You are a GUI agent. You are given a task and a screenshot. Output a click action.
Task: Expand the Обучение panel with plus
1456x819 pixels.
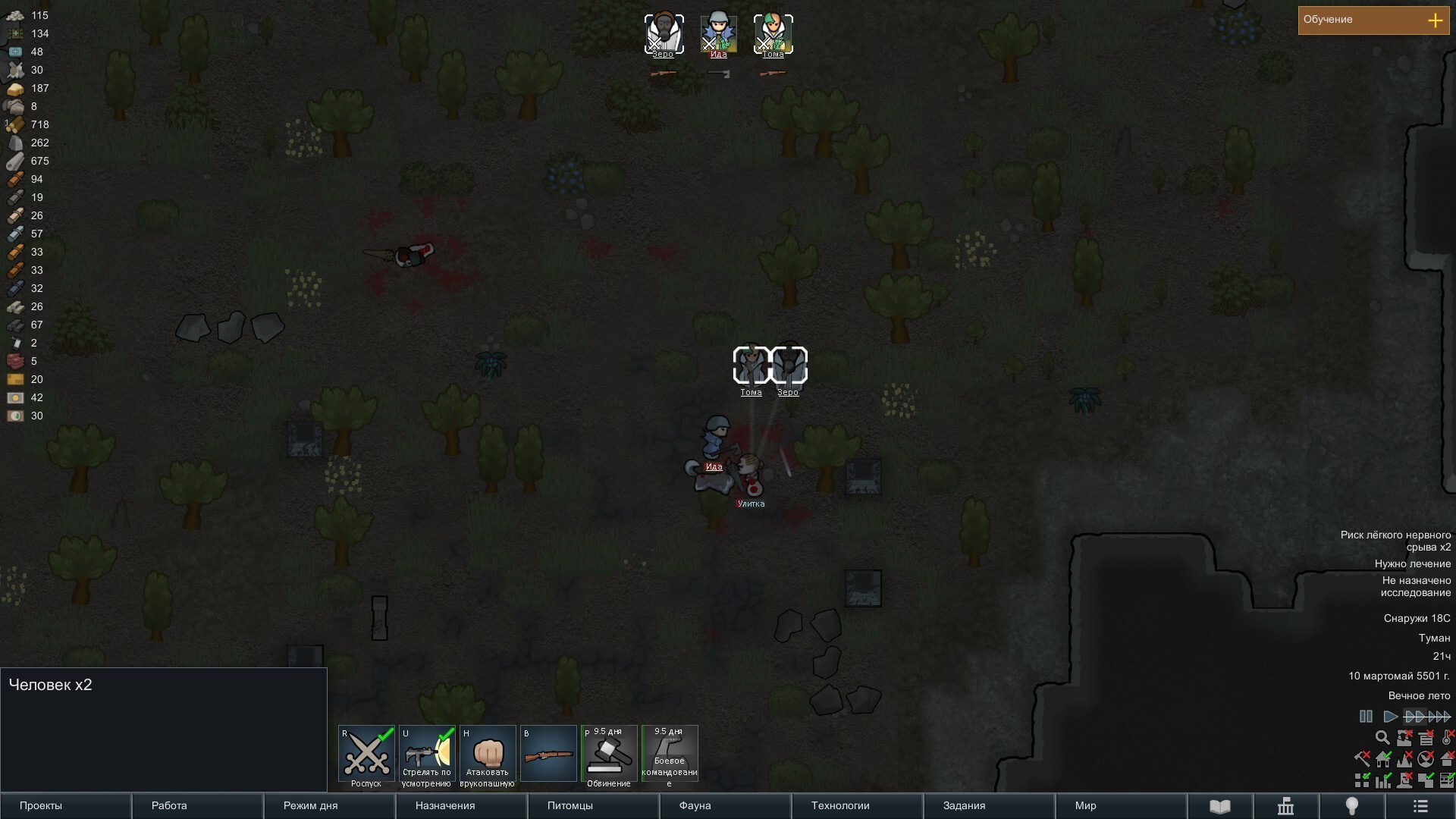click(x=1435, y=20)
